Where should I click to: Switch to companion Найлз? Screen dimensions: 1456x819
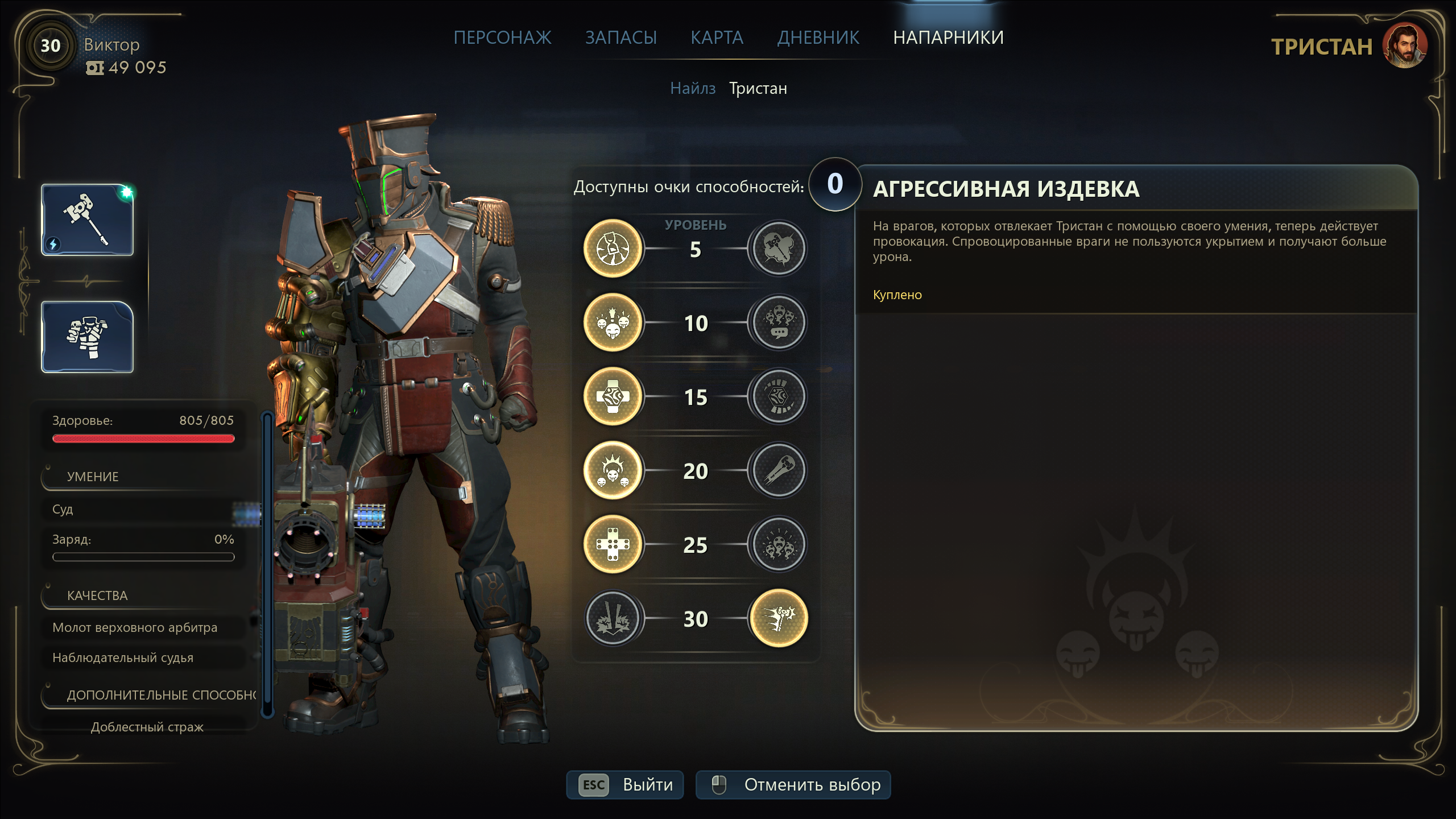[x=692, y=89]
